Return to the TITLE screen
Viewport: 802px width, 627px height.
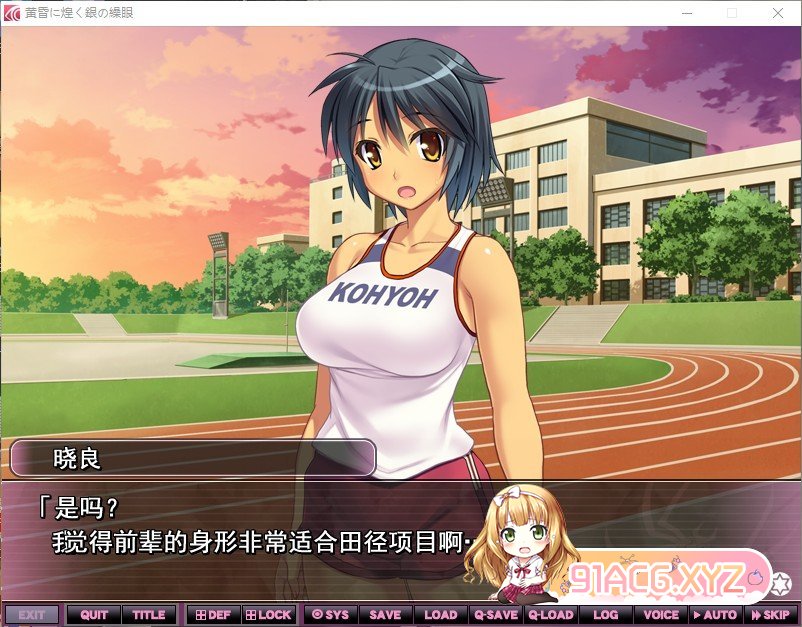pos(149,615)
